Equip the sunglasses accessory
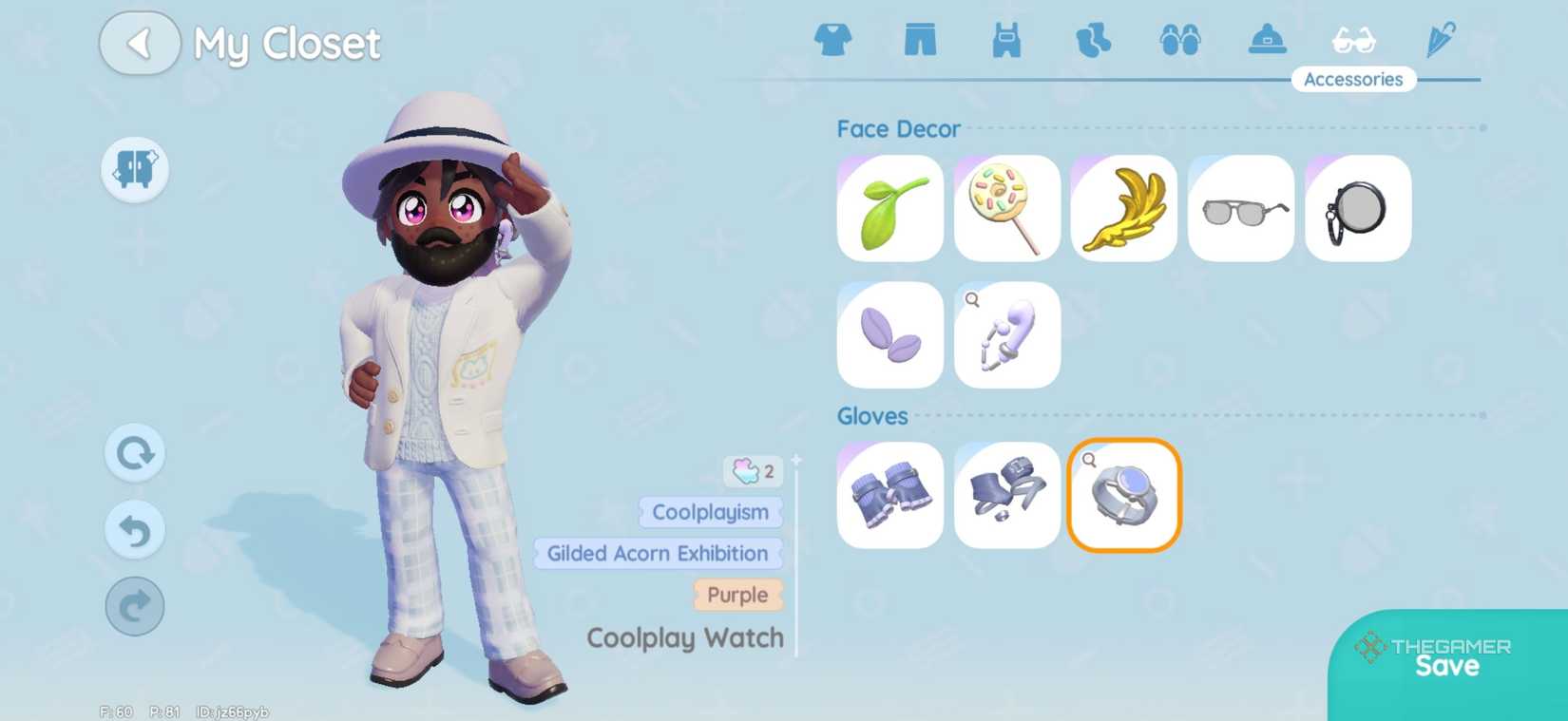The width and height of the screenshot is (1568, 721). [1240, 208]
